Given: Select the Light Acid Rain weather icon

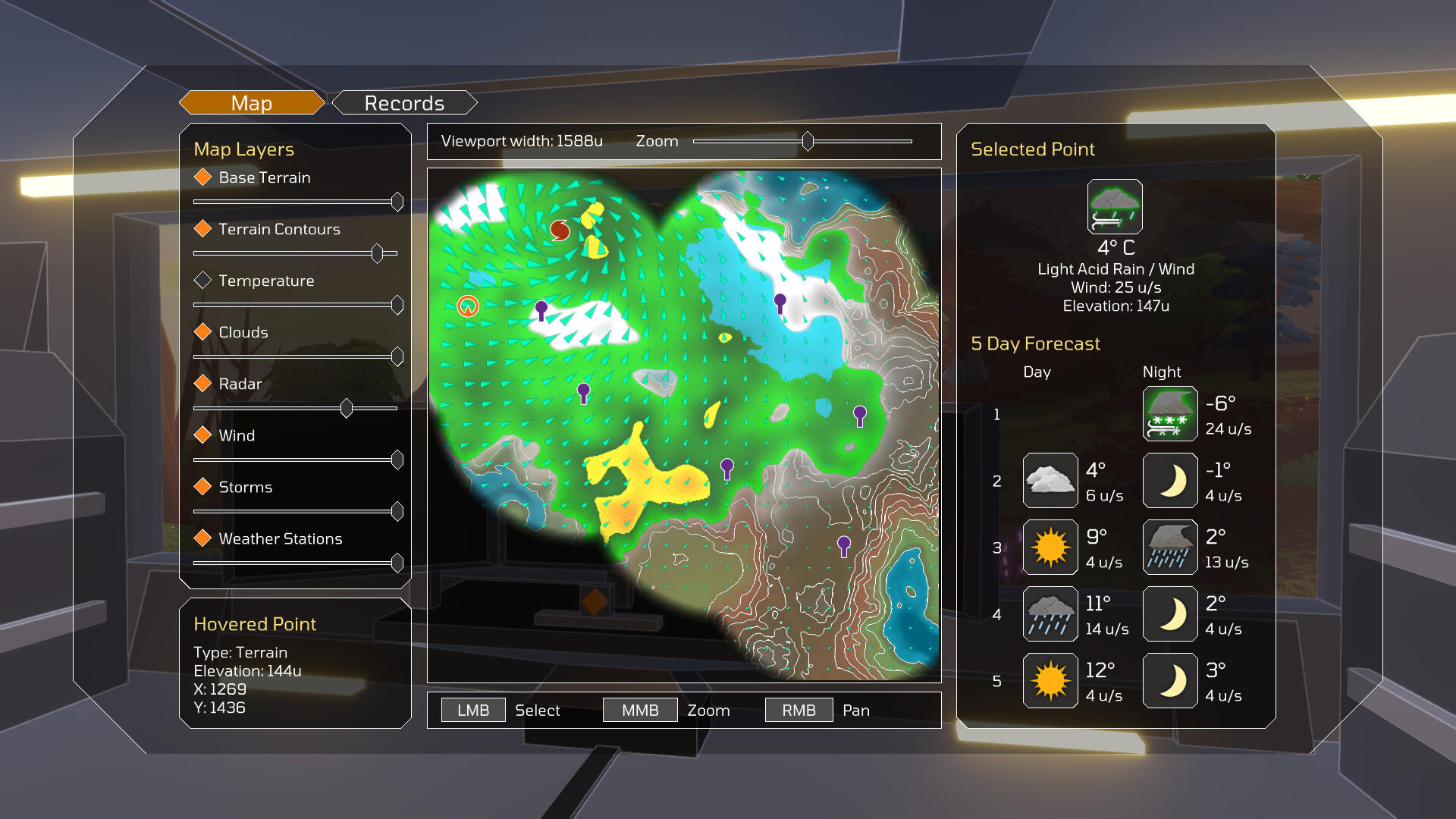Looking at the screenshot, I should tap(1115, 207).
